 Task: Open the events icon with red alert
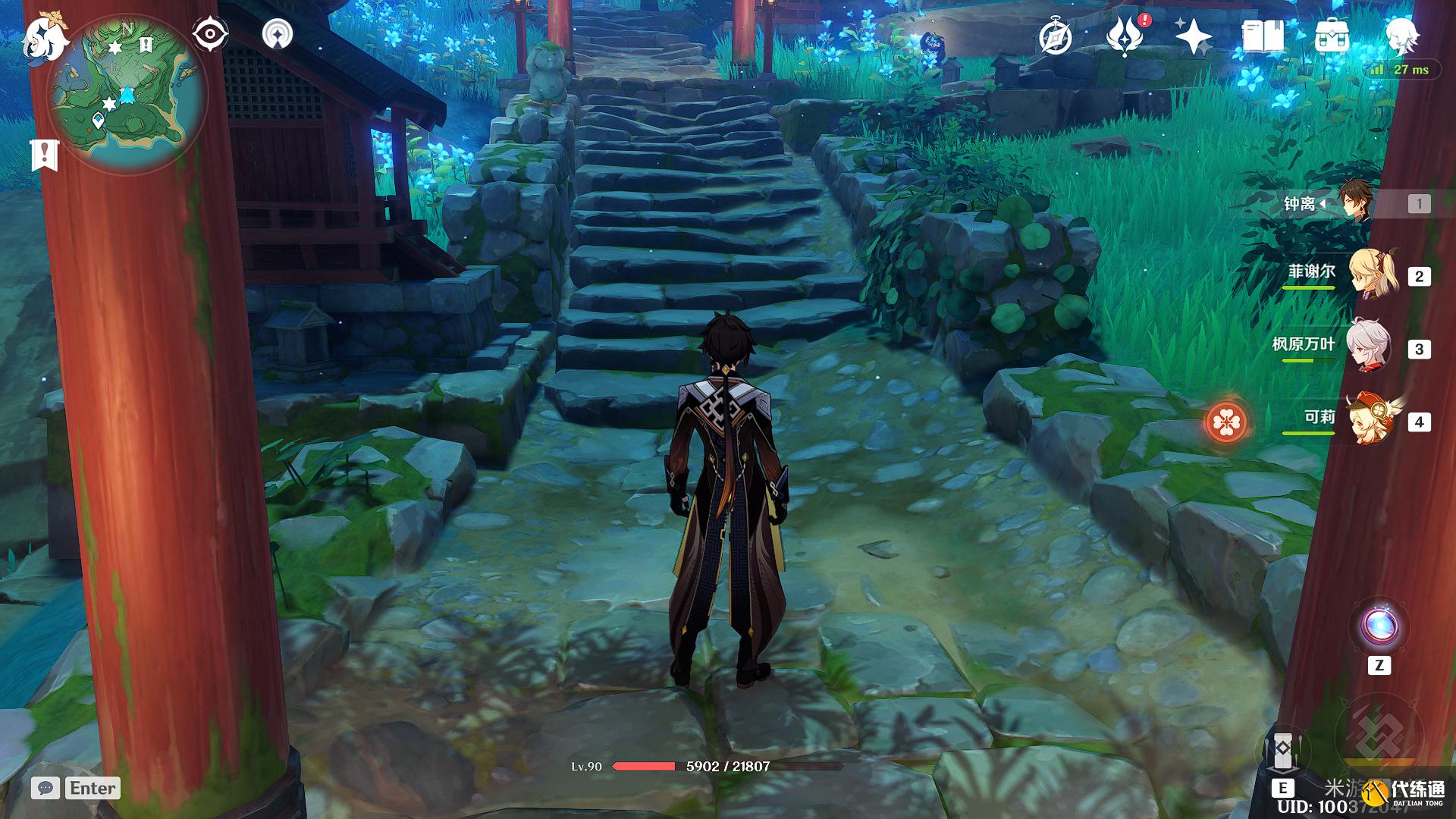point(1125,36)
